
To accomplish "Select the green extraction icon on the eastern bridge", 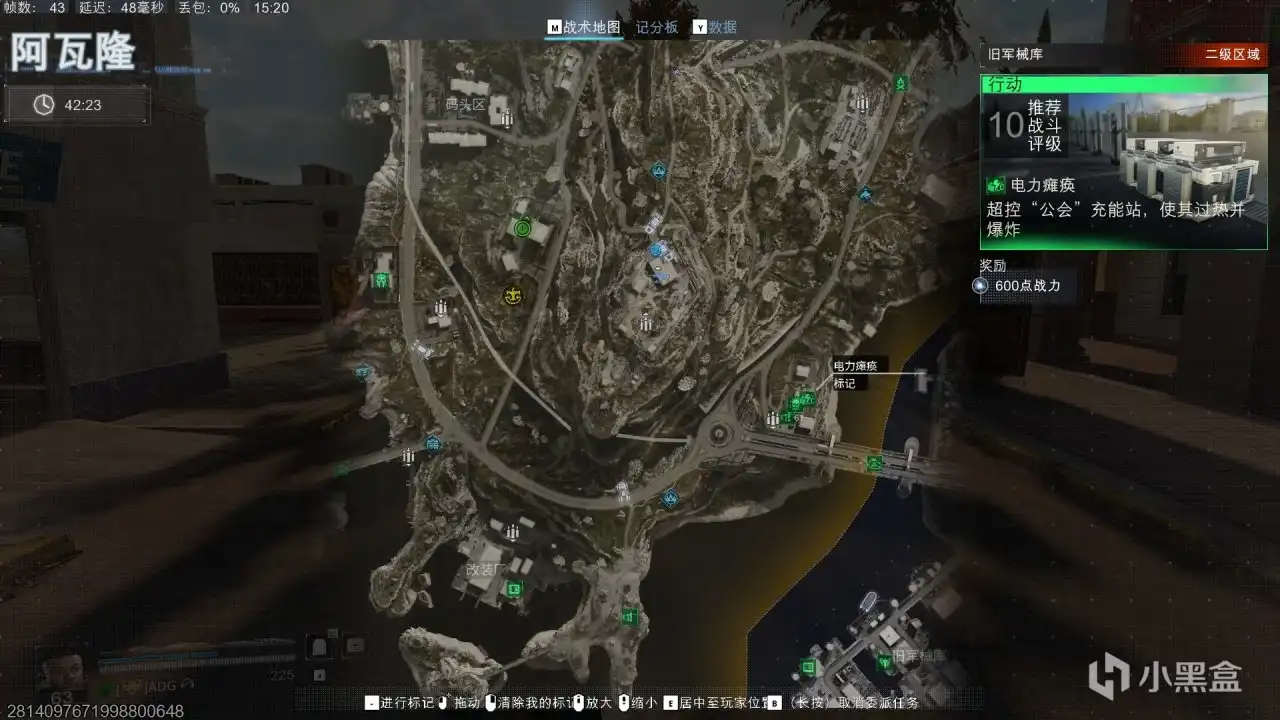I will click(x=874, y=463).
